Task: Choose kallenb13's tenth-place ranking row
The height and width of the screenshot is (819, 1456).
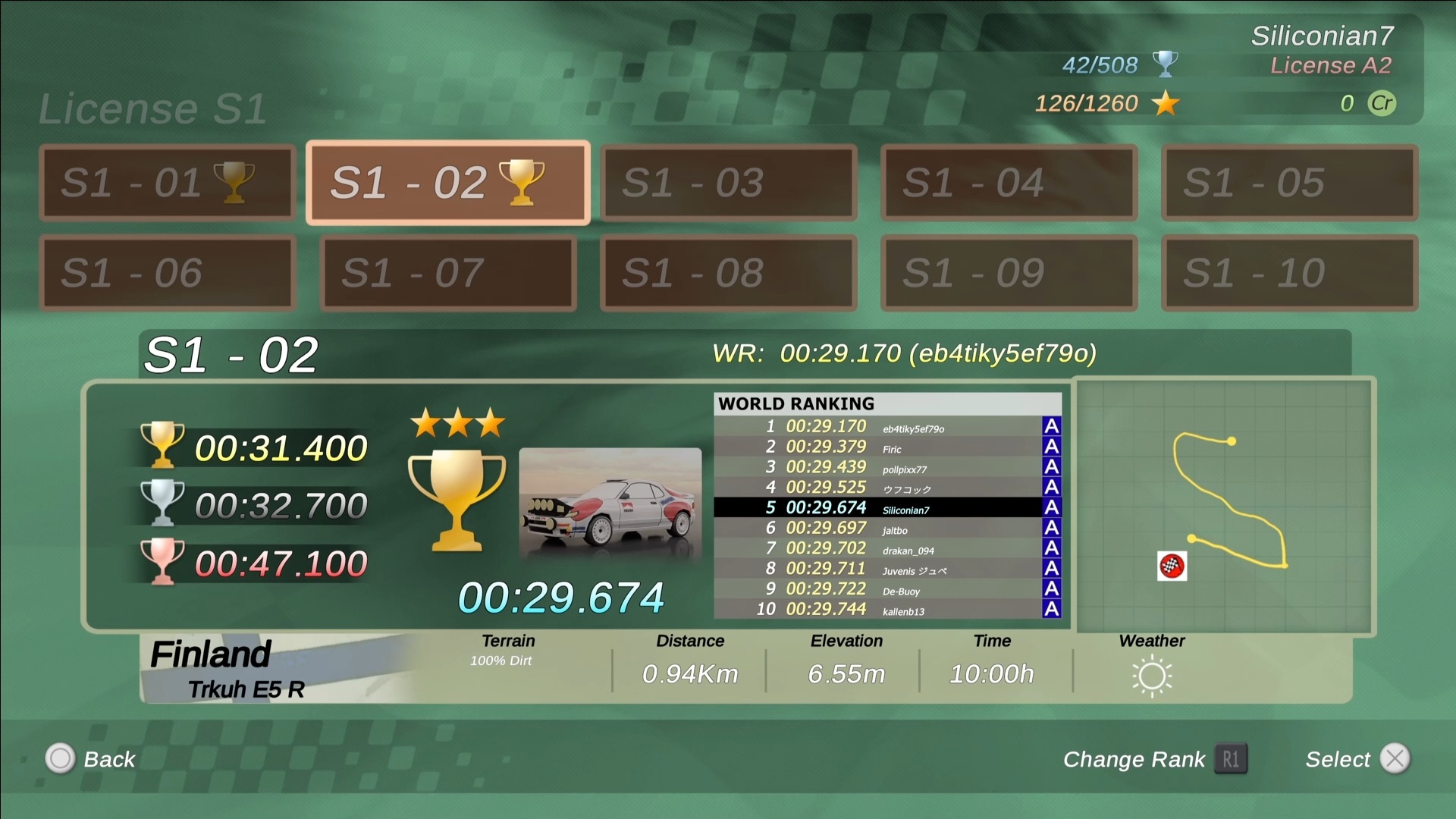Action: (887, 610)
